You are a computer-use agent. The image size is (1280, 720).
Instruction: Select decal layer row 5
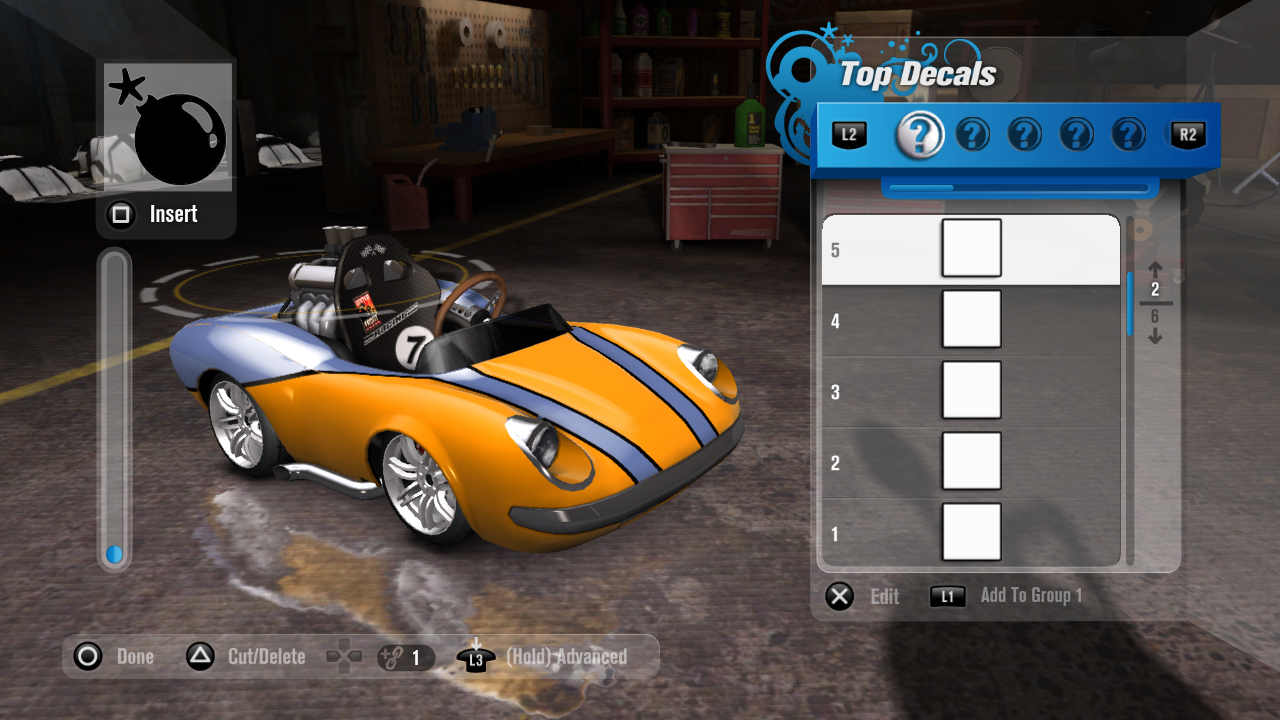coord(970,249)
